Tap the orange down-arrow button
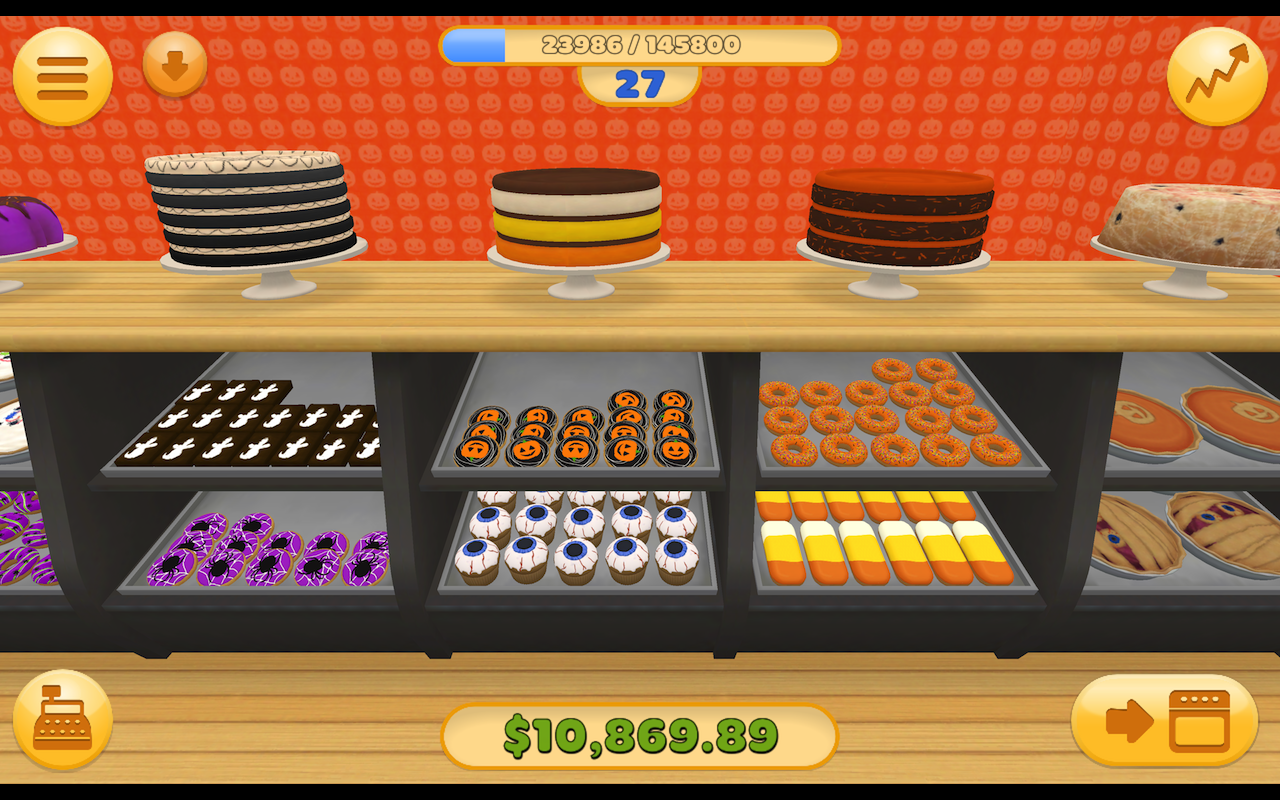This screenshot has width=1280, height=800. click(x=175, y=65)
